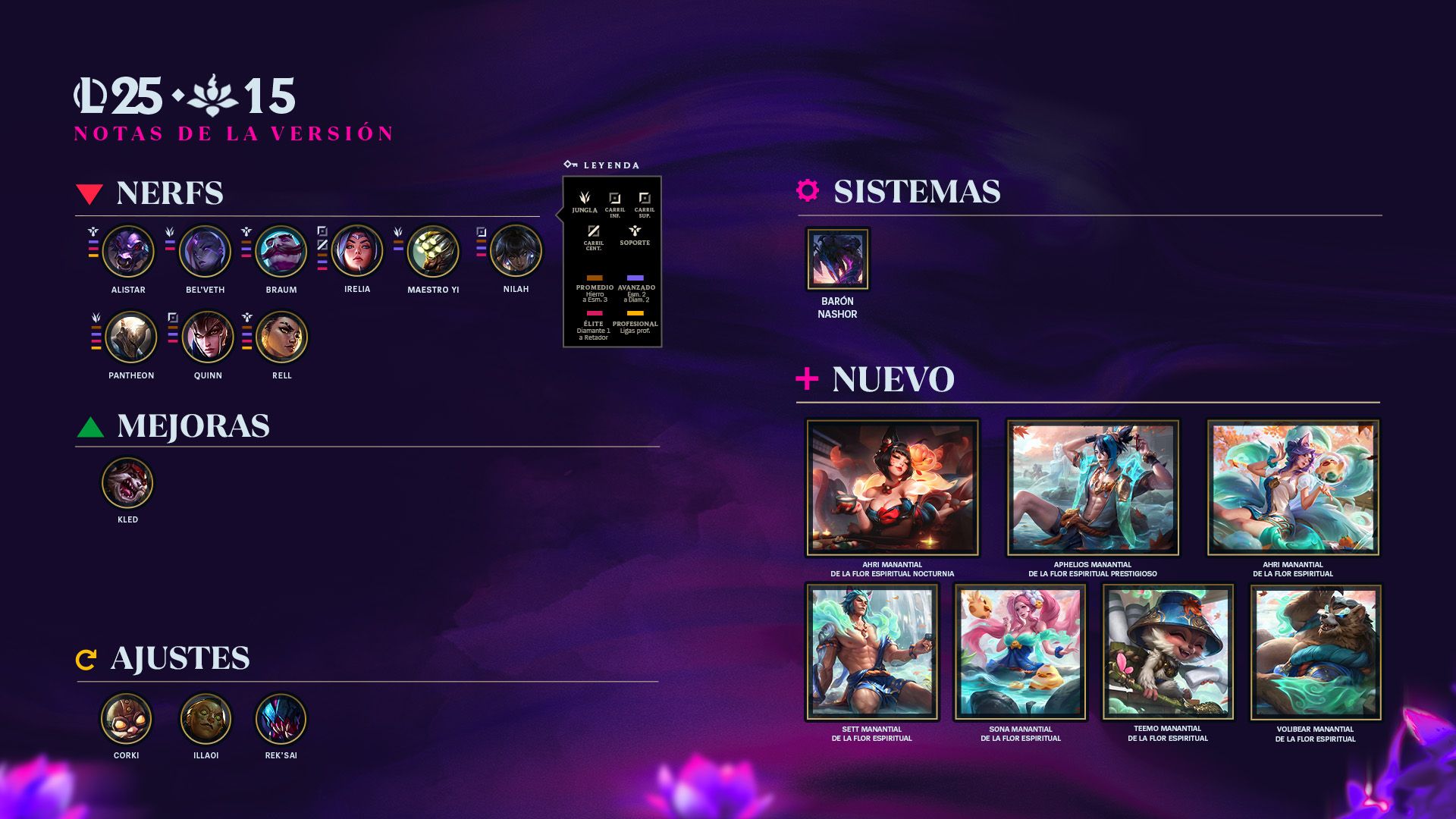
Task: Choose the Braum portrait
Action: pyautogui.click(x=281, y=252)
